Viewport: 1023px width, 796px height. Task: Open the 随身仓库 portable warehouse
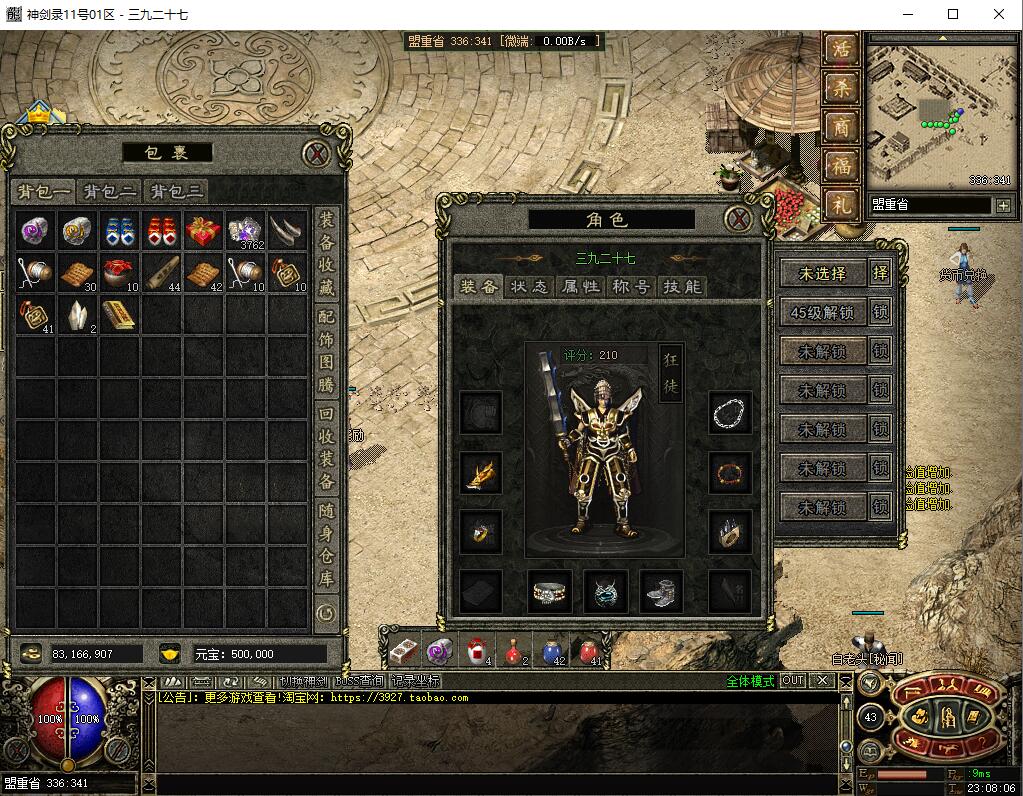click(x=326, y=545)
